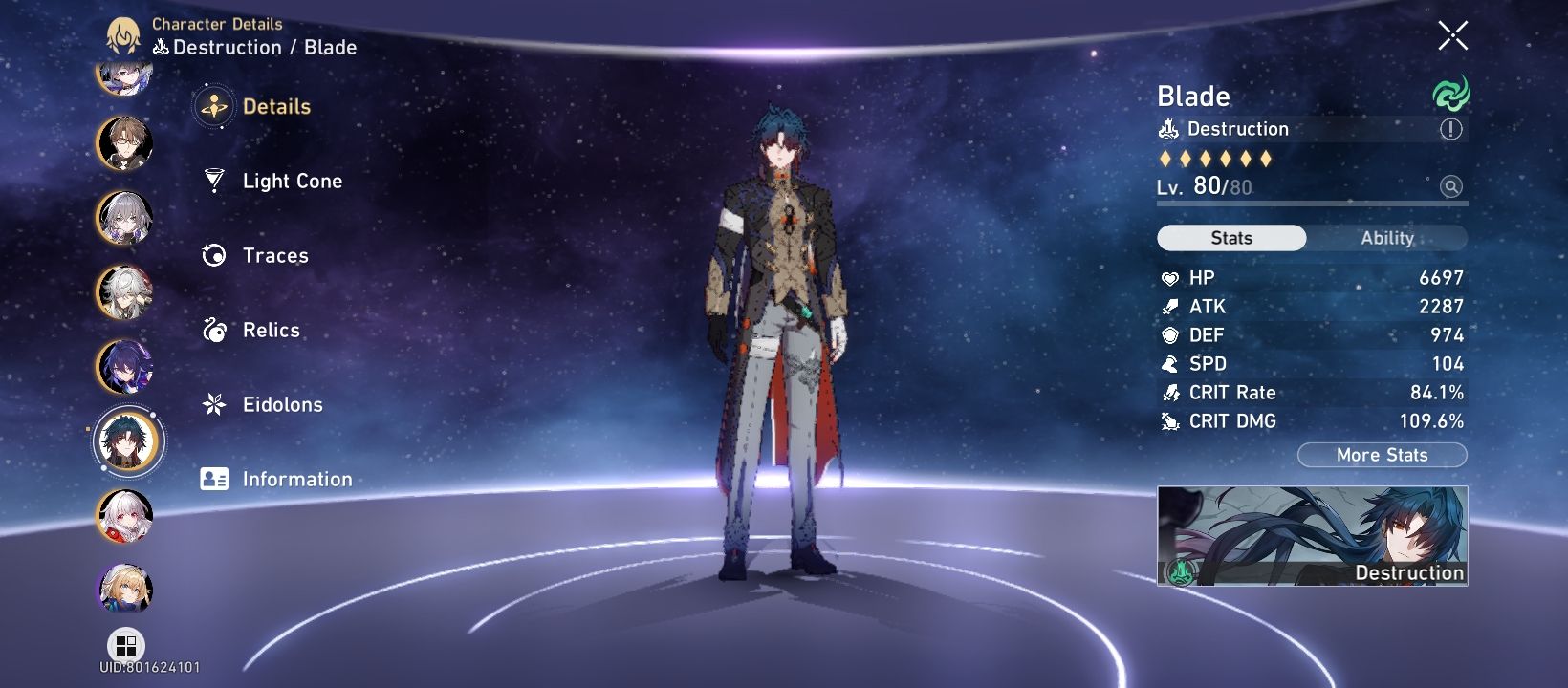Image resolution: width=1568 pixels, height=688 pixels.
Task: Switch to the Ability tab
Action: coord(1388,237)
